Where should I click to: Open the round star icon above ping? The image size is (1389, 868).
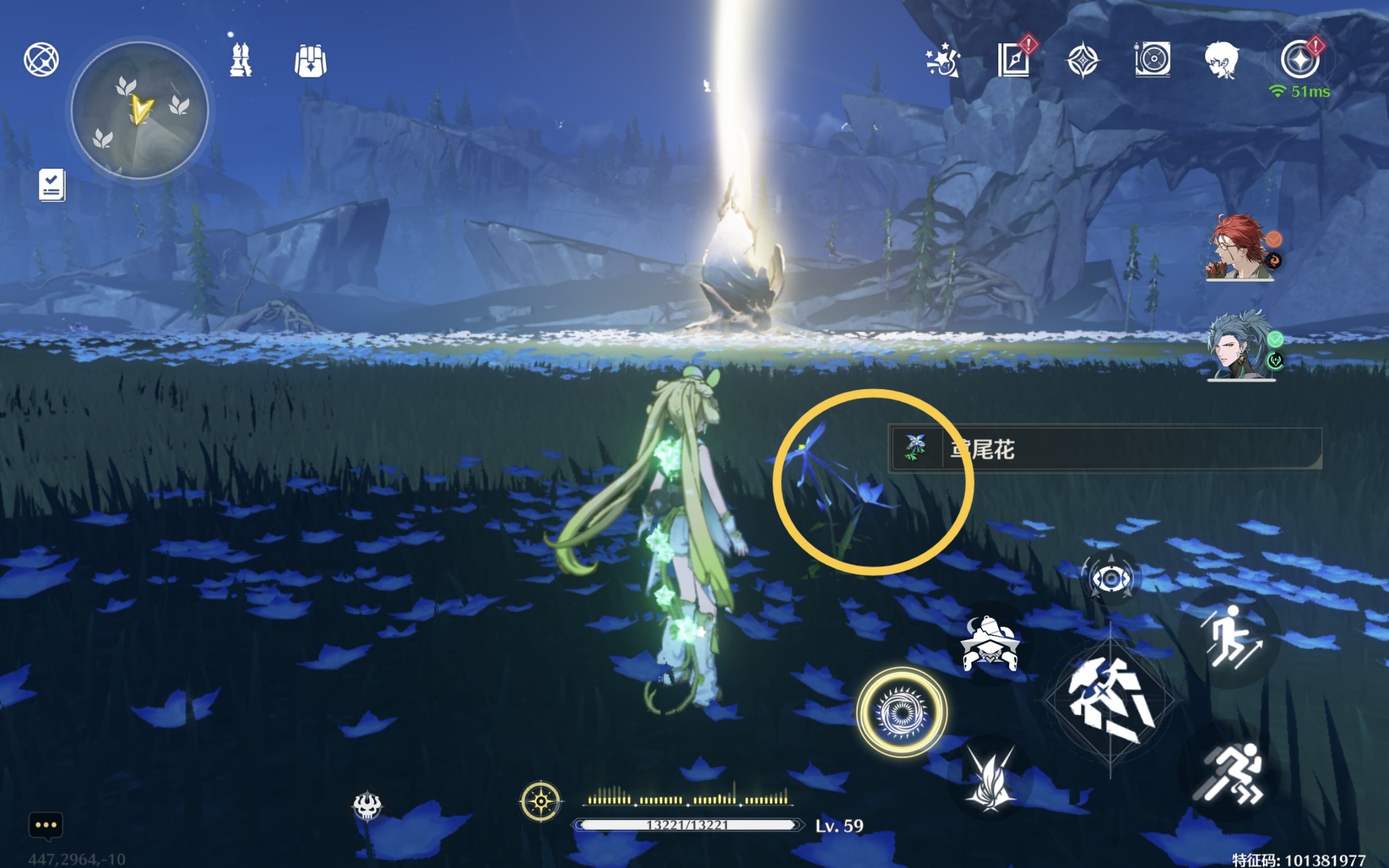[x=1299, y=59]
